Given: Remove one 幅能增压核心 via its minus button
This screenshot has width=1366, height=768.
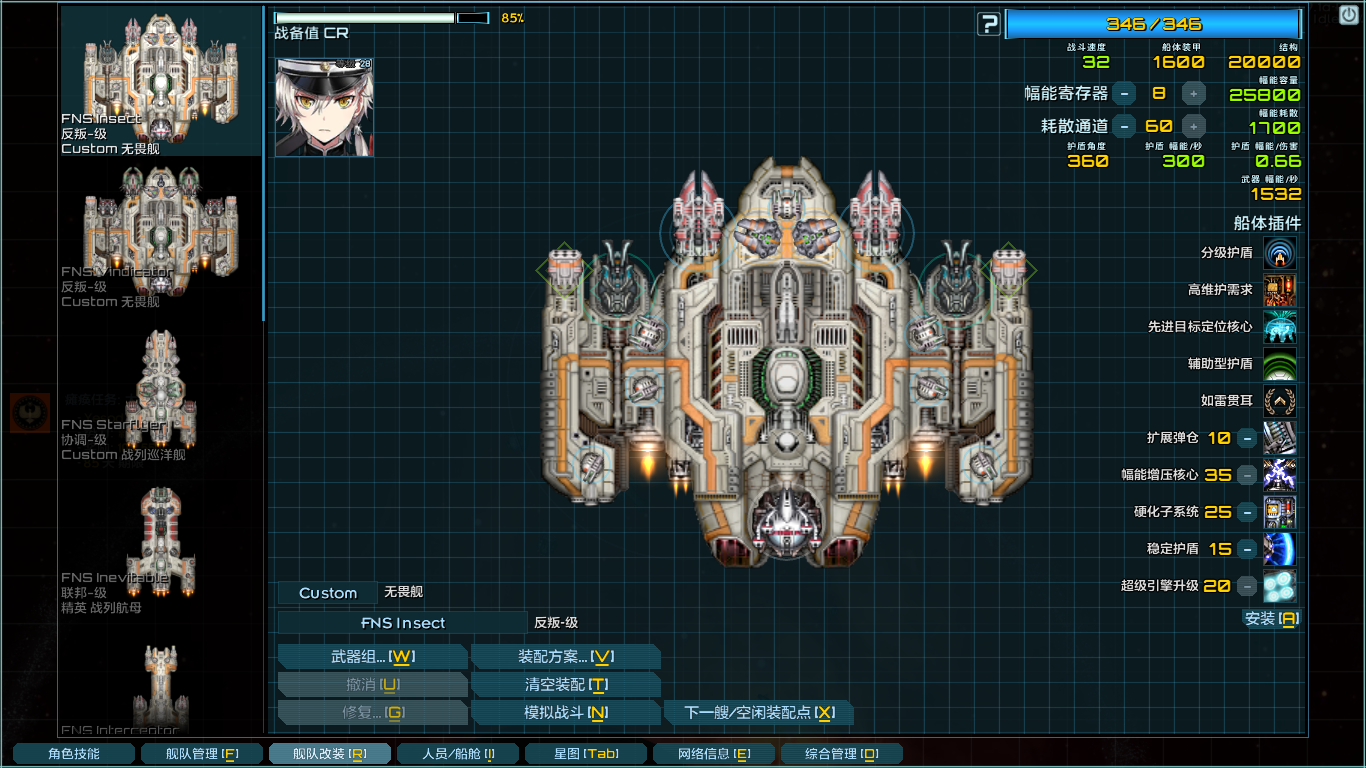Looking at the screenshot, I should [x=1246, y=476].
